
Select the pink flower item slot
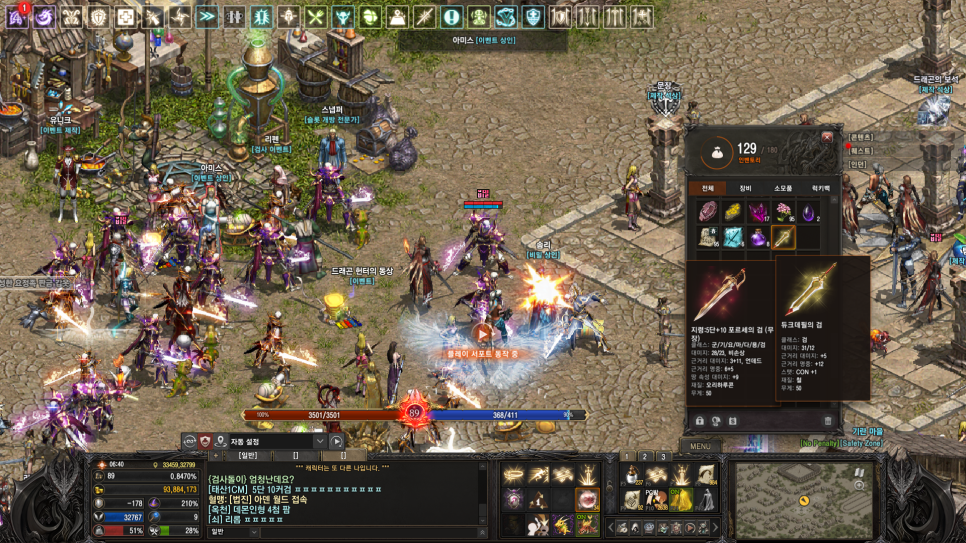click(784, 211)
